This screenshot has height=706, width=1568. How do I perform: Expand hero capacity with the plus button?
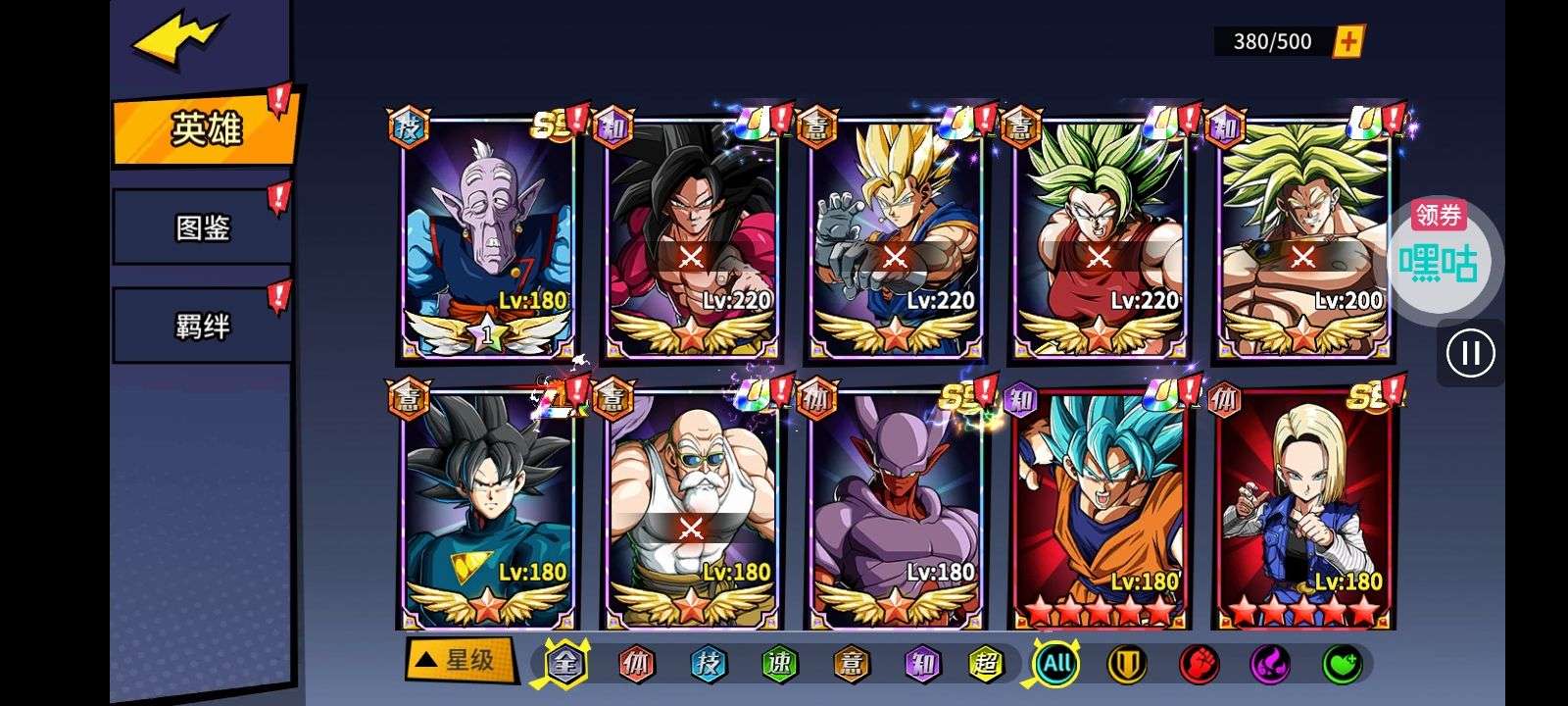pos(1349,41)
